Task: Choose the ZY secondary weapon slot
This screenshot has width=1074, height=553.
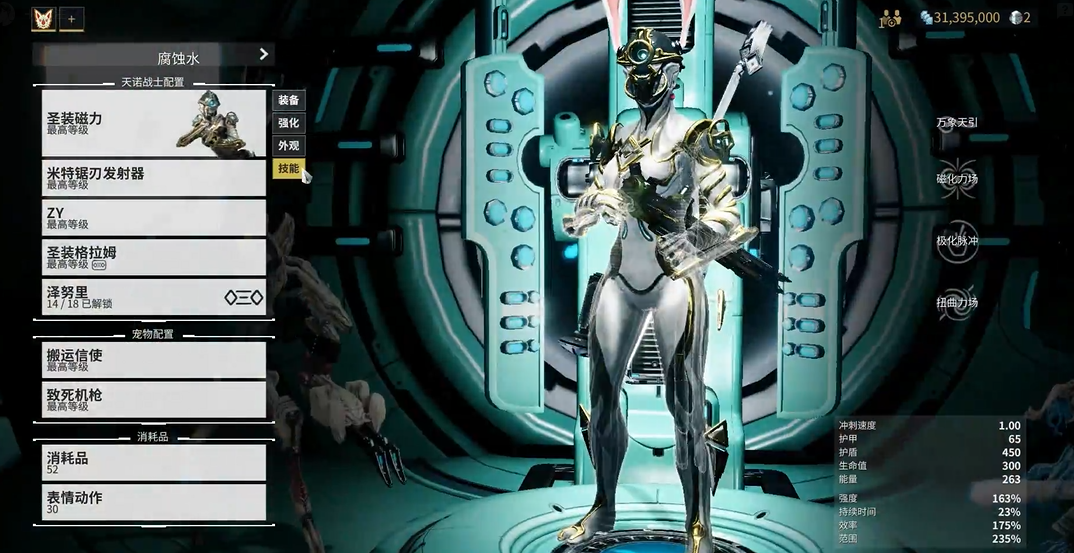Action: coord(153,217)
